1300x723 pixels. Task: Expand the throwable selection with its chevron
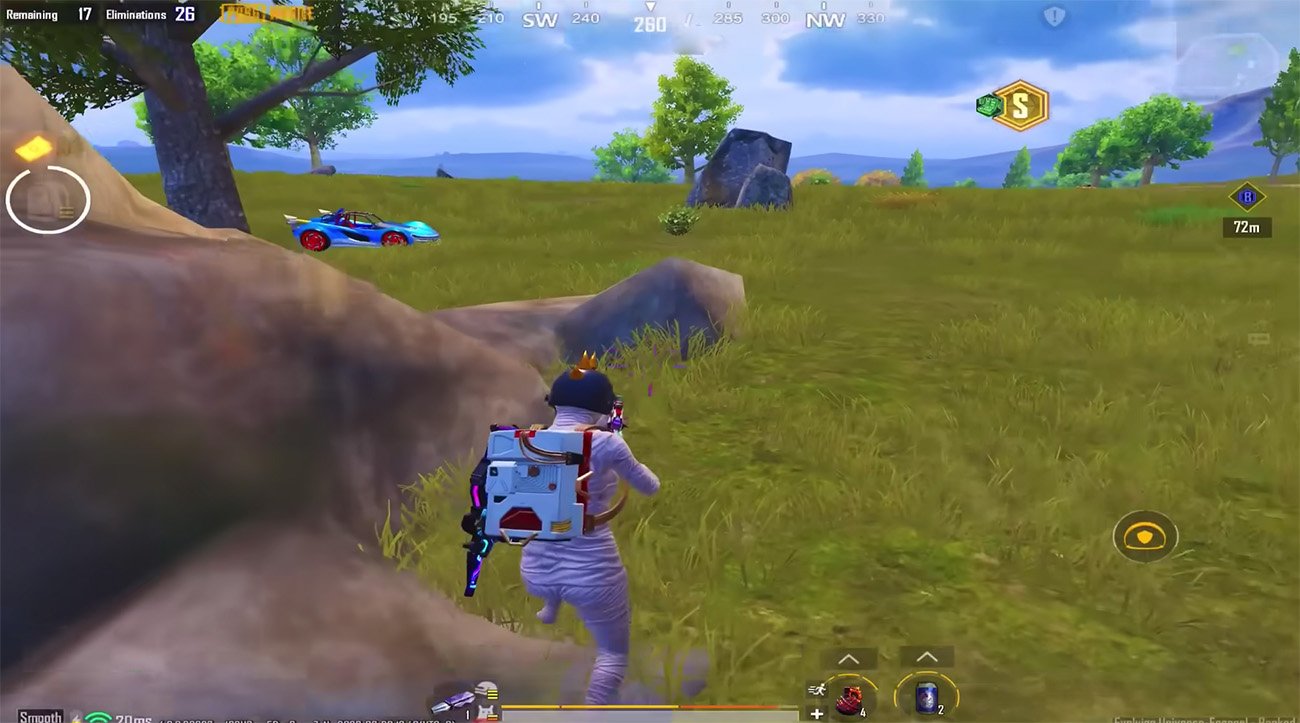click(x=849, y=657)
